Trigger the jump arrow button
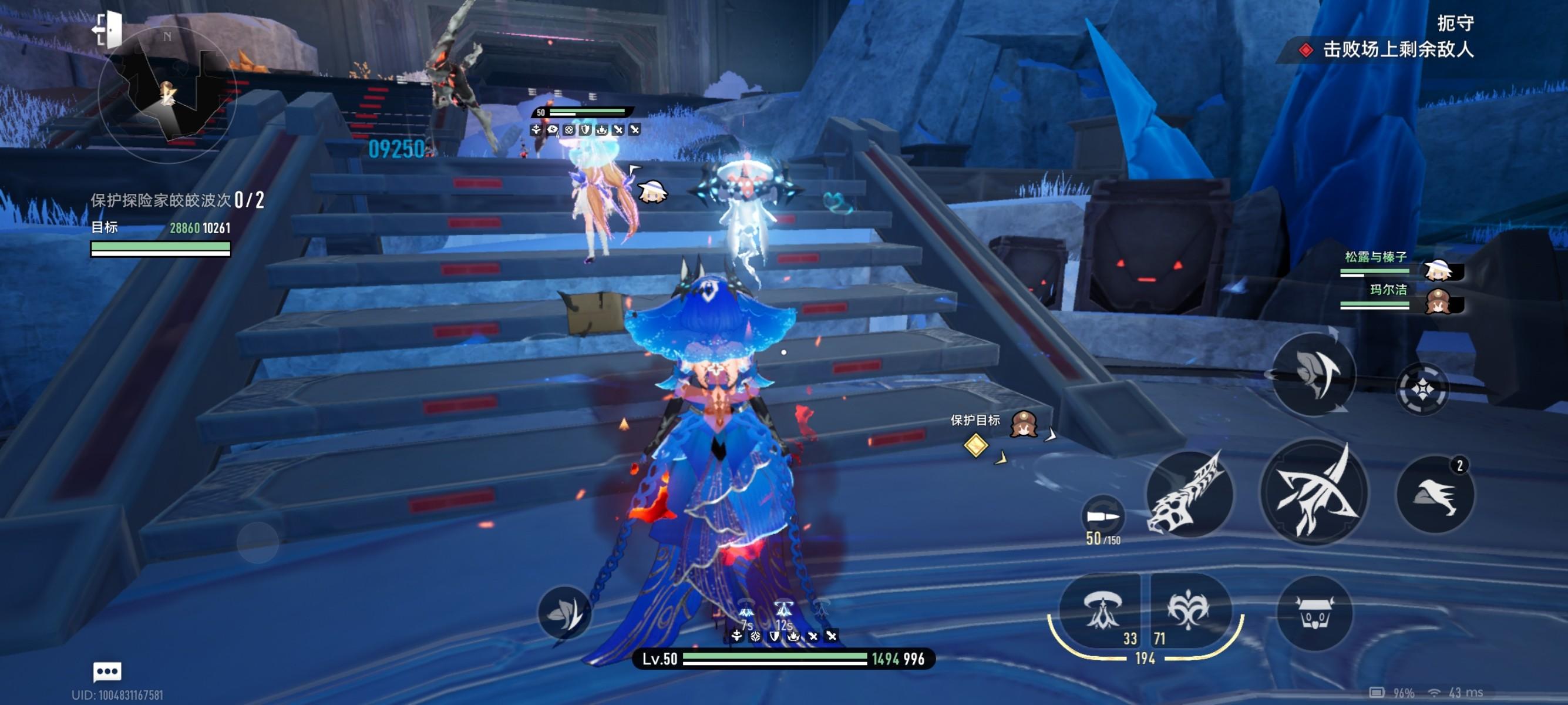Viewport: 1568px width, 705px height. coord(1314,374)
